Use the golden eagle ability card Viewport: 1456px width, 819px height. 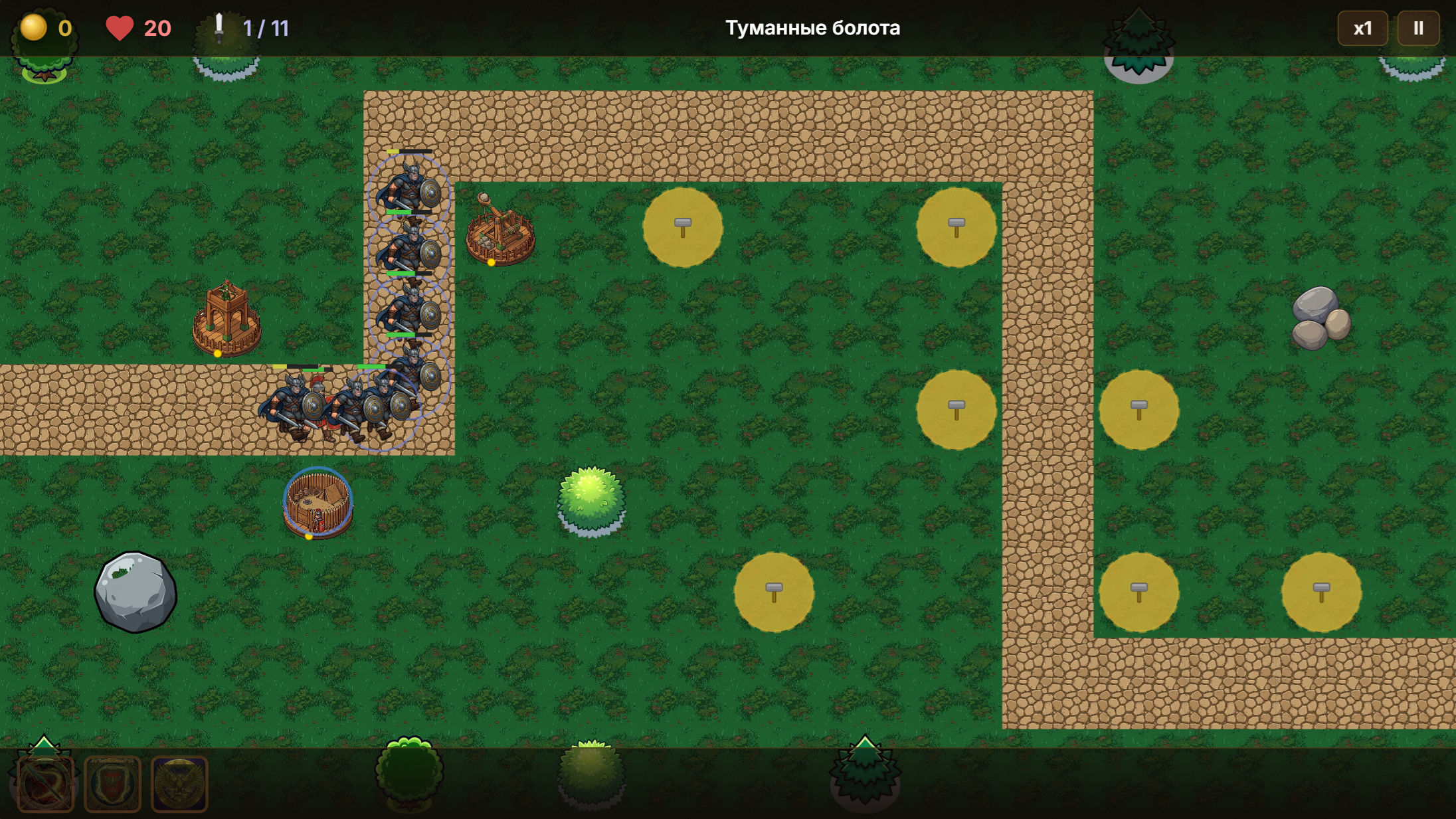pos(180,784)
